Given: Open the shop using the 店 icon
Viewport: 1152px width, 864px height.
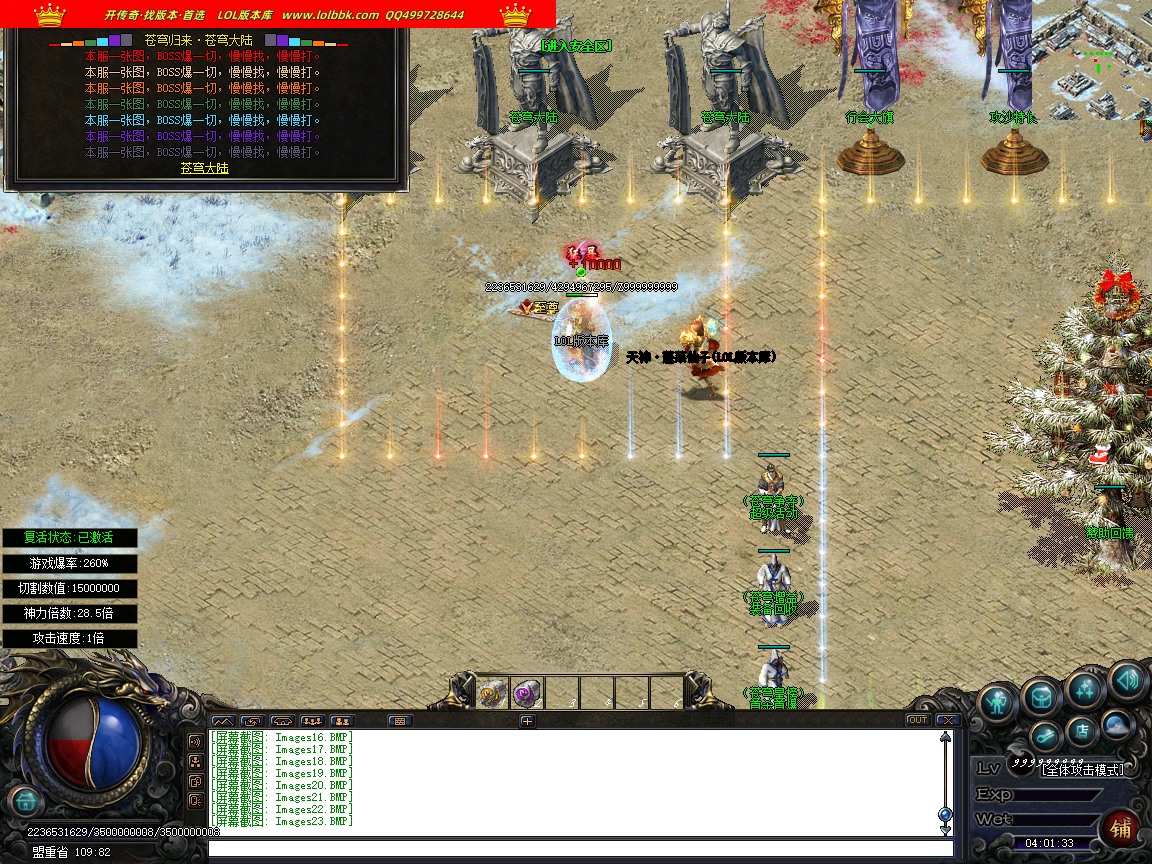Looking at the screenshot, I should (1080, 731).
